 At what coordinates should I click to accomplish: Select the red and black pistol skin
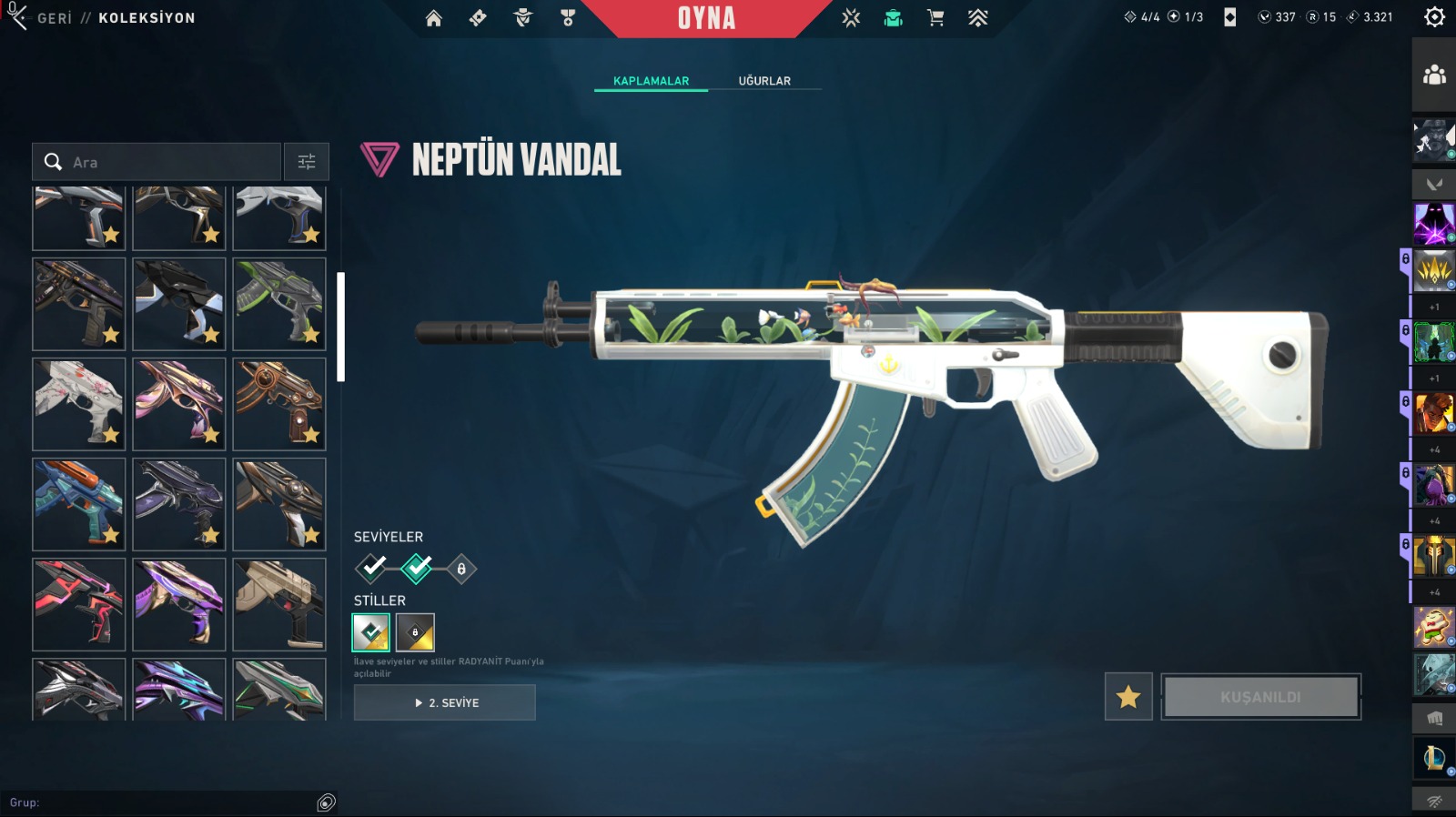(x=79, y=604)
